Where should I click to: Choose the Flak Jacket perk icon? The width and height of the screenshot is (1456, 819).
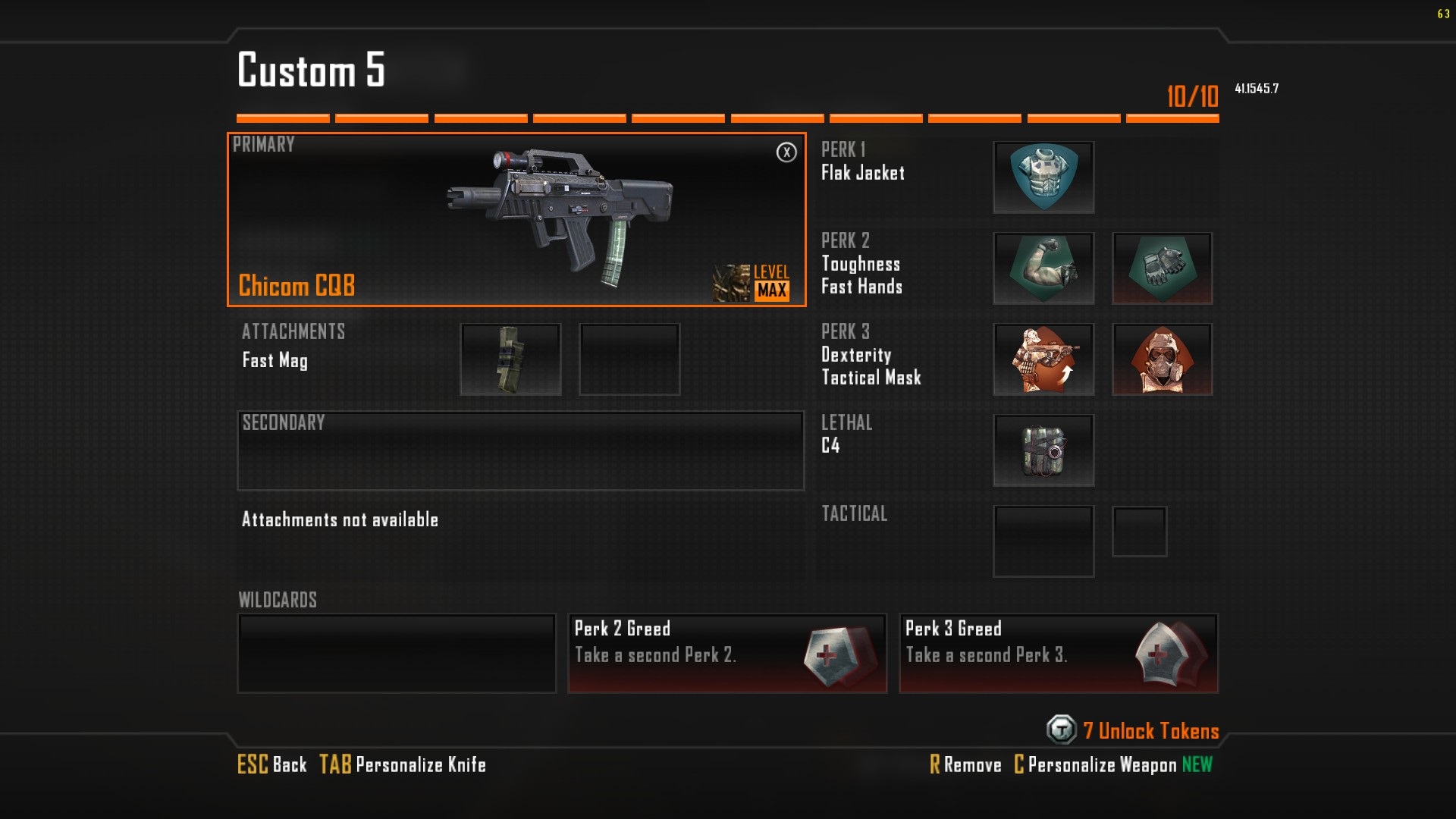point(1043,177)
